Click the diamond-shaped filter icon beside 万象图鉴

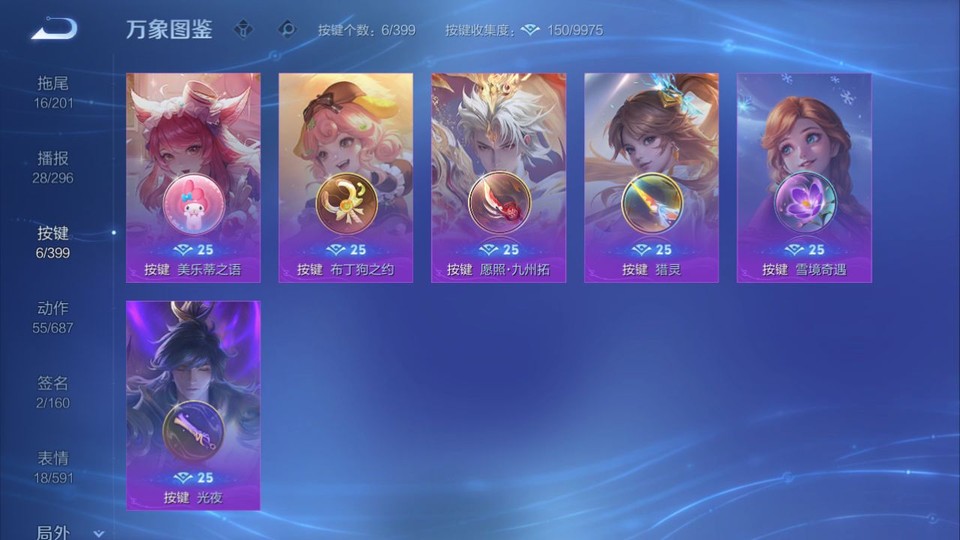point(244,29)
